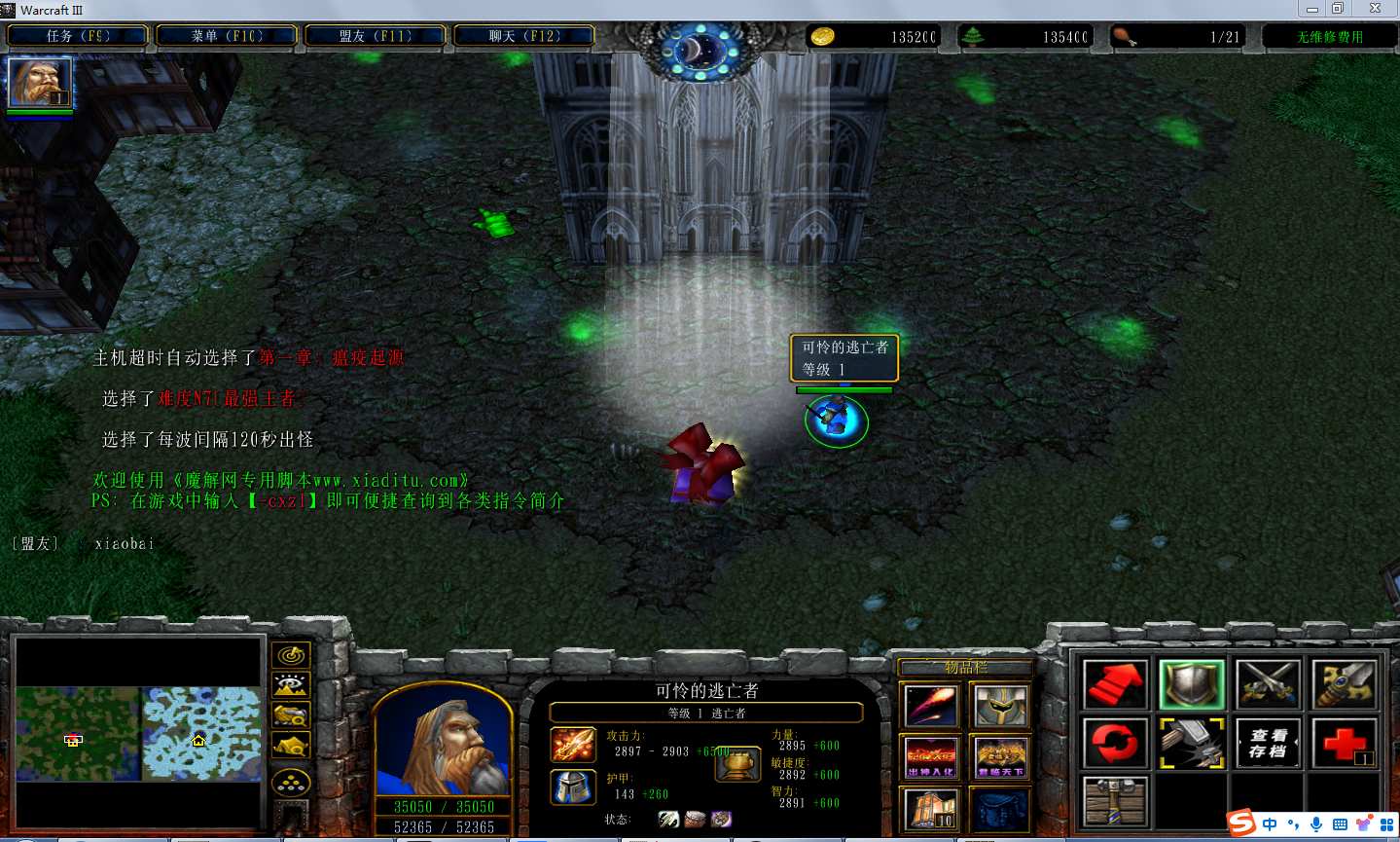Open the 任务 (F9) quests menu
This screenshot has width=1400, height=842.
click(x=78, y=36)
